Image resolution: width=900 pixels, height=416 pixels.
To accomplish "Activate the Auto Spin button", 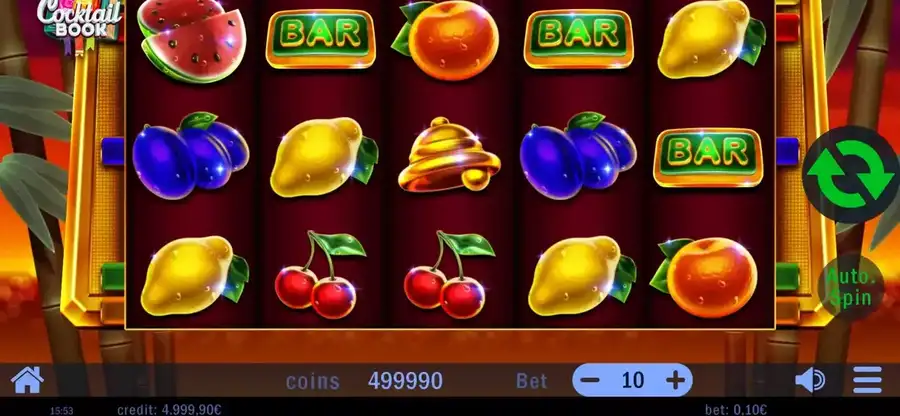I will [x=851, y=285].
